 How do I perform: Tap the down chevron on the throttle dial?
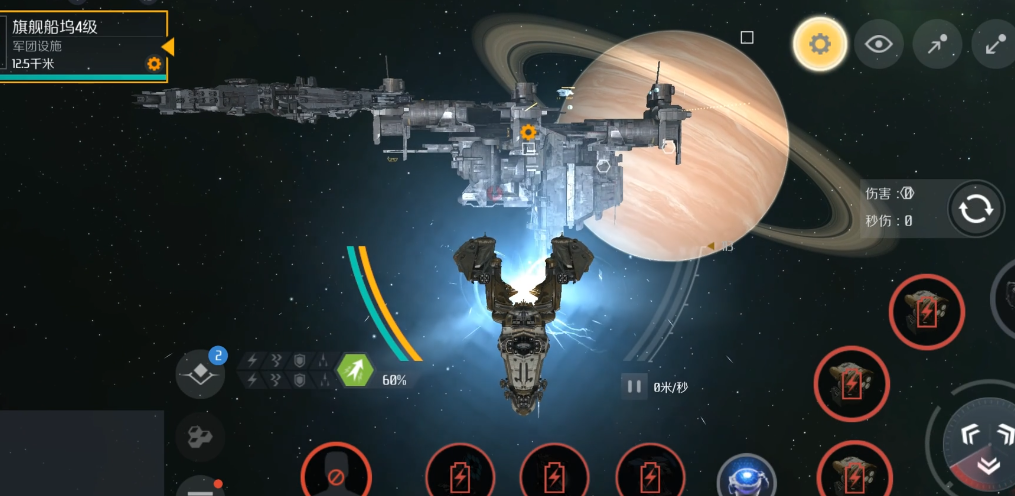pos(989,465)
